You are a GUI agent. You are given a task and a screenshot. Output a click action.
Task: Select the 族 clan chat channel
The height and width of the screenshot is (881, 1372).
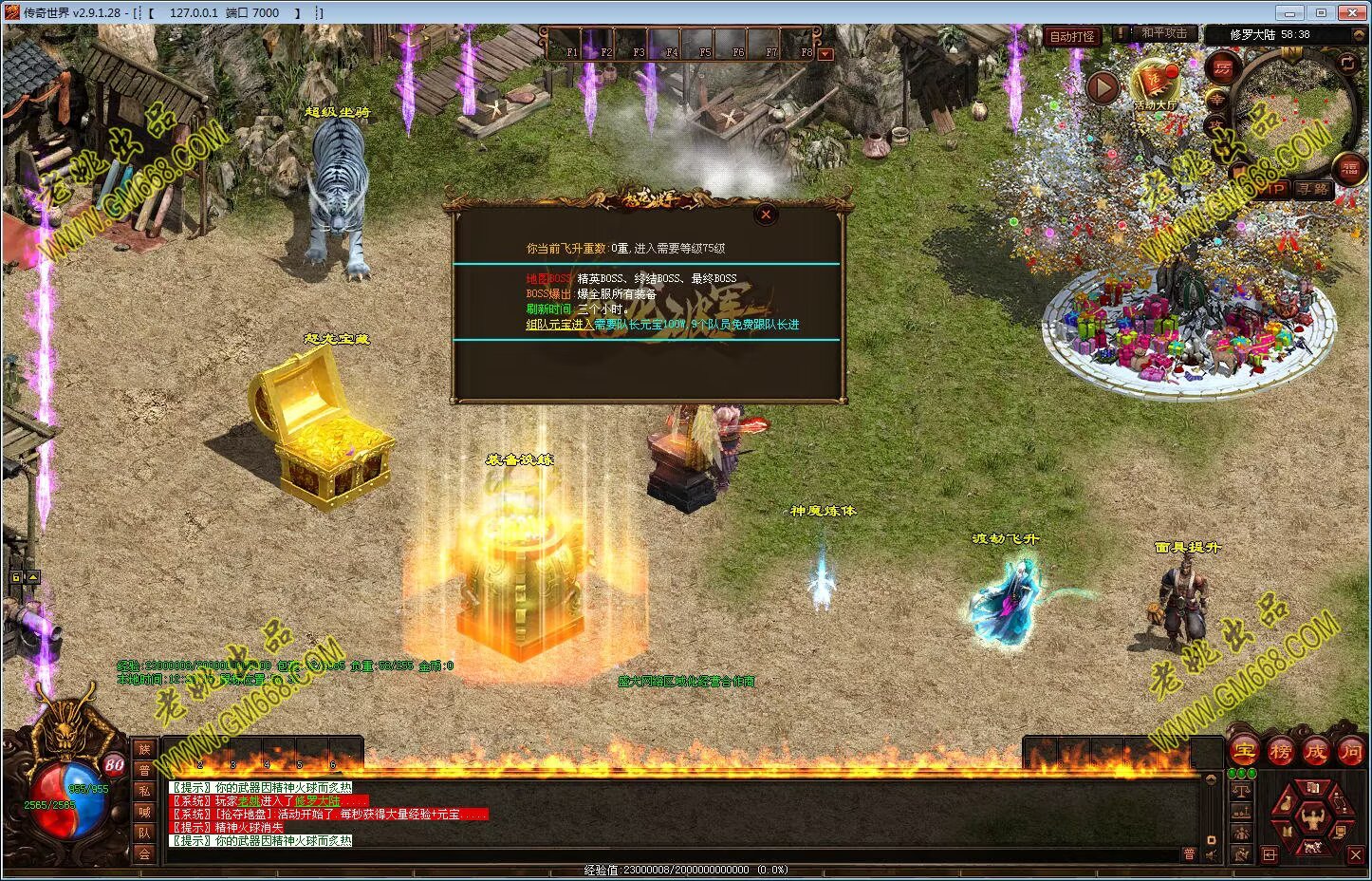tap(144, 750)
